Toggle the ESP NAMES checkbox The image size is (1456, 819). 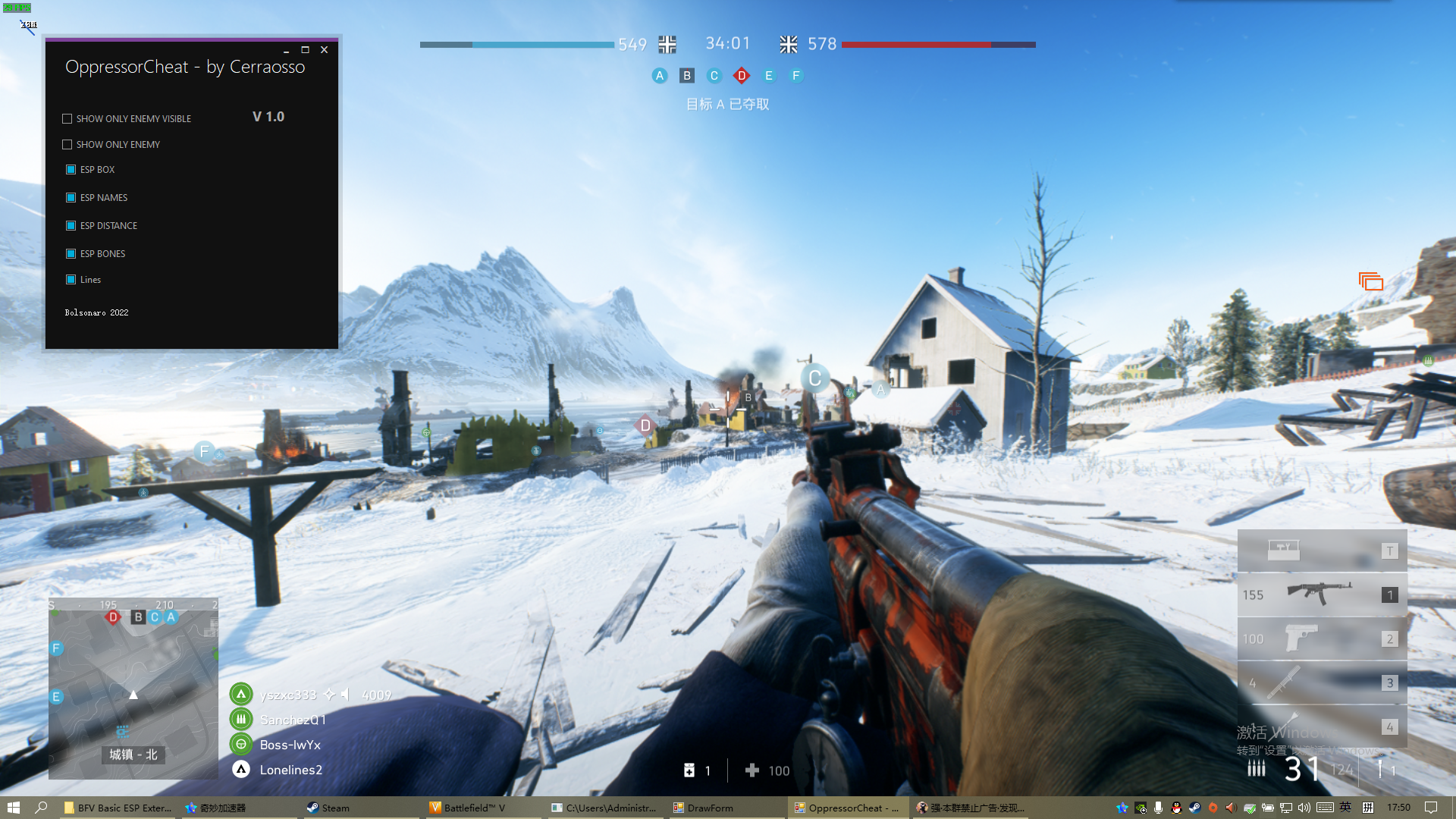(x=71, y=198)
